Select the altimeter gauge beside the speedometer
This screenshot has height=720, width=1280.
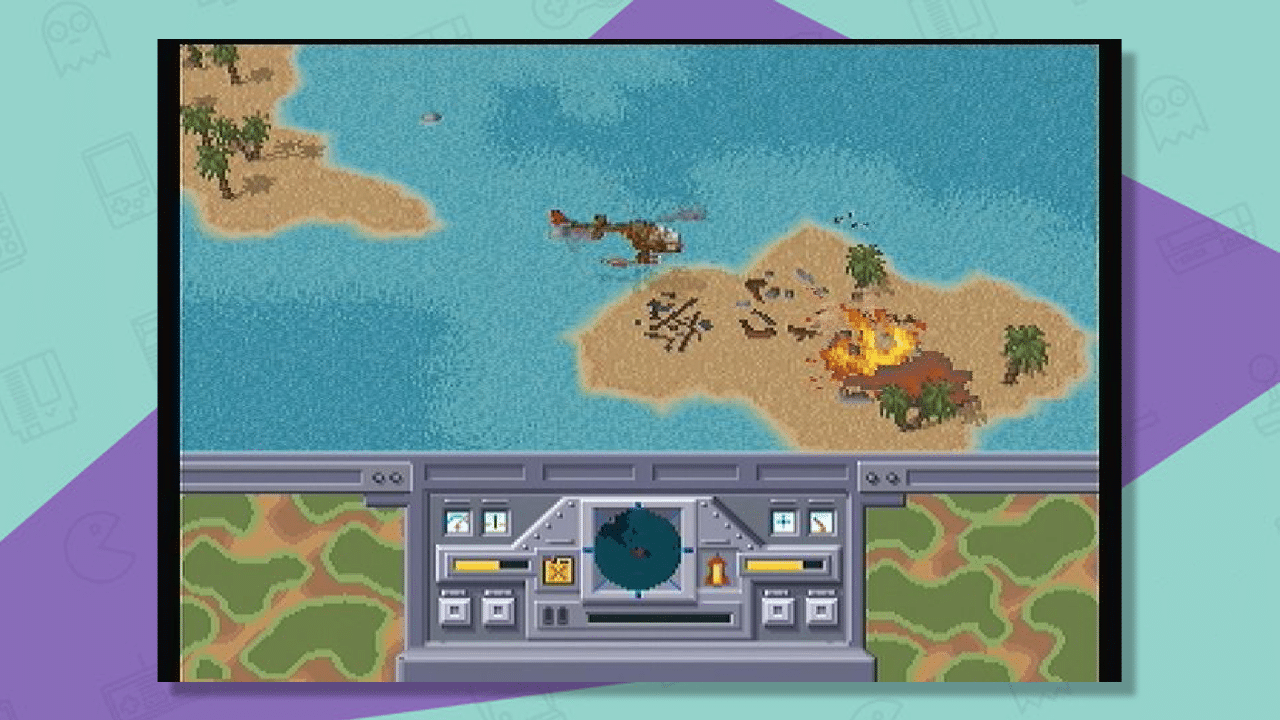495,523
